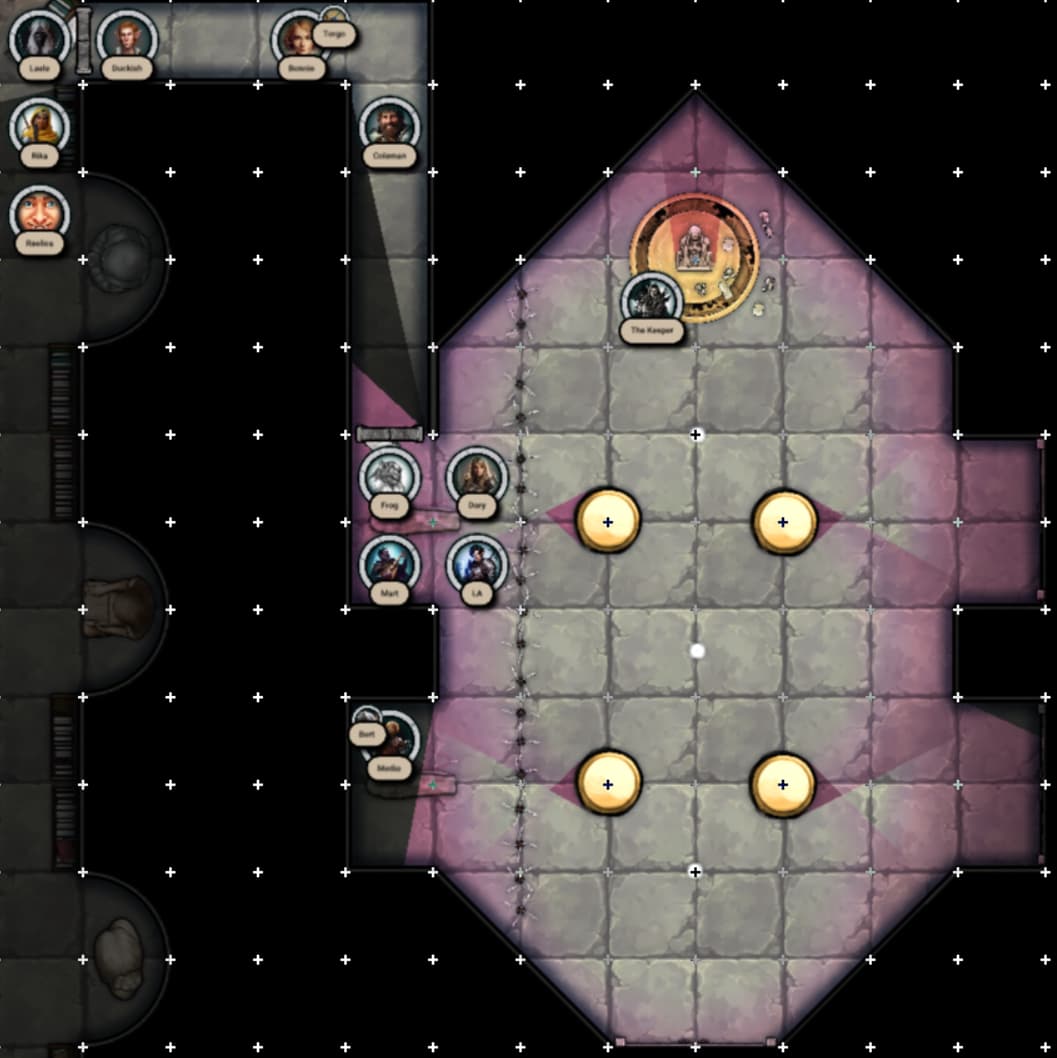Select Bonnie's blonde portrait token

[x=300, y=40]
